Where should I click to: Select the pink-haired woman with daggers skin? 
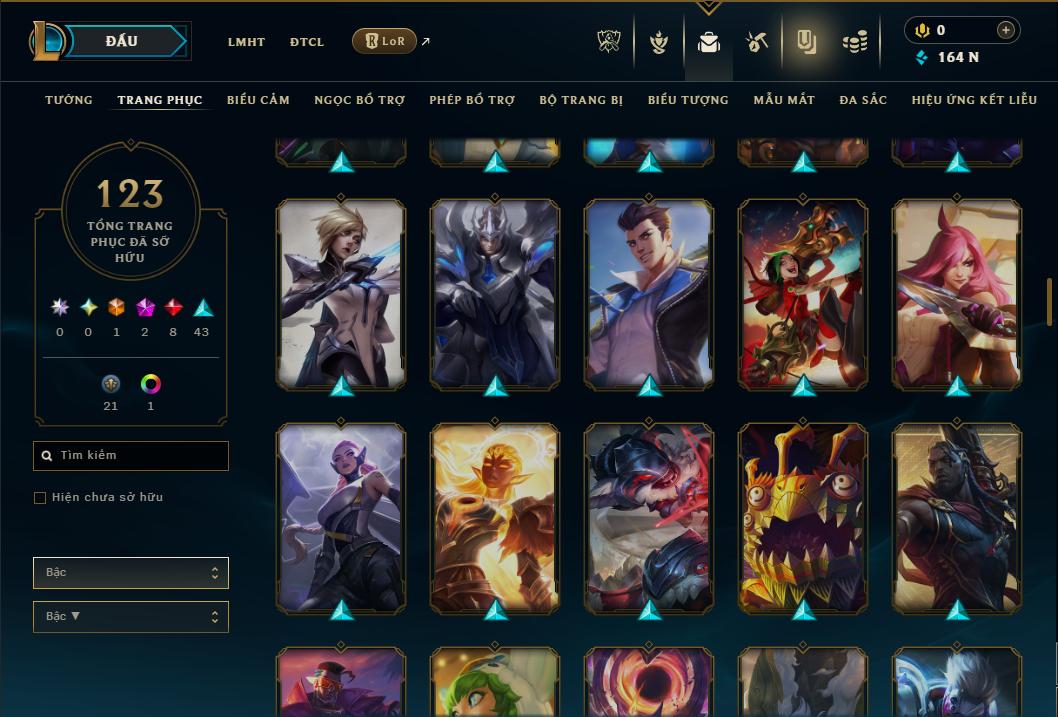click(957, 294)
